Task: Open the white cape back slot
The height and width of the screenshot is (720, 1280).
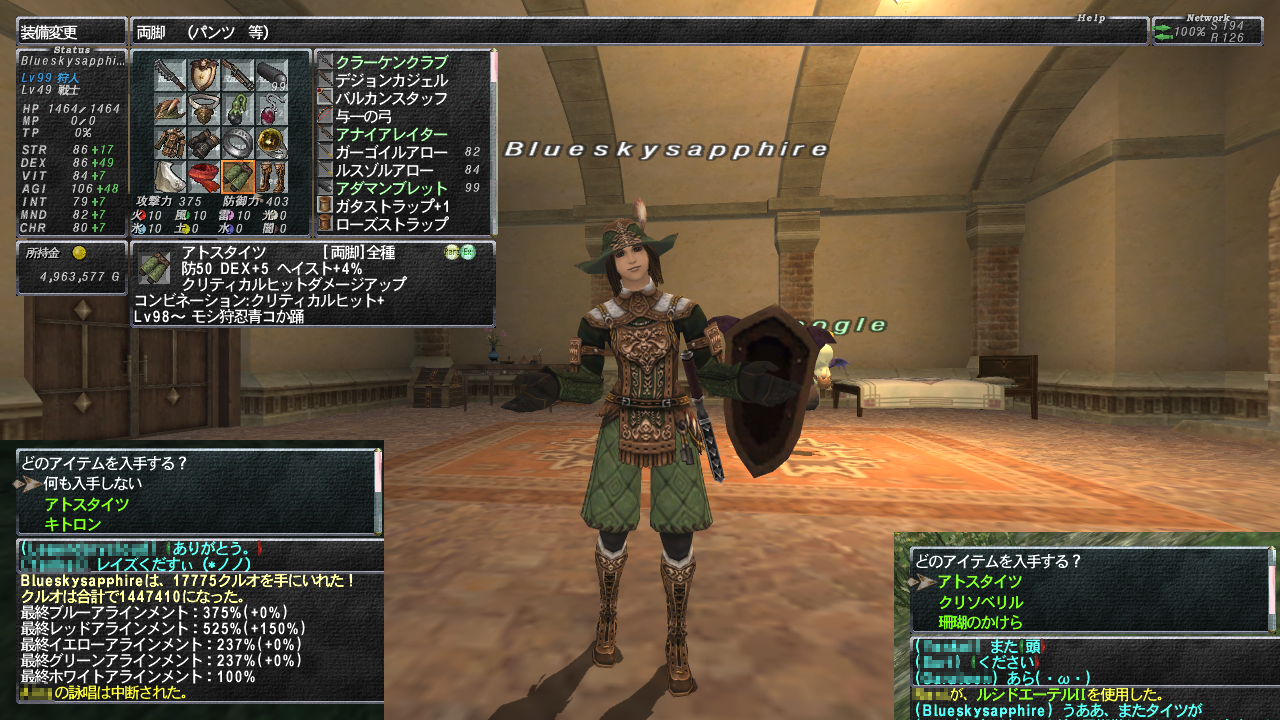Action: 170,177
